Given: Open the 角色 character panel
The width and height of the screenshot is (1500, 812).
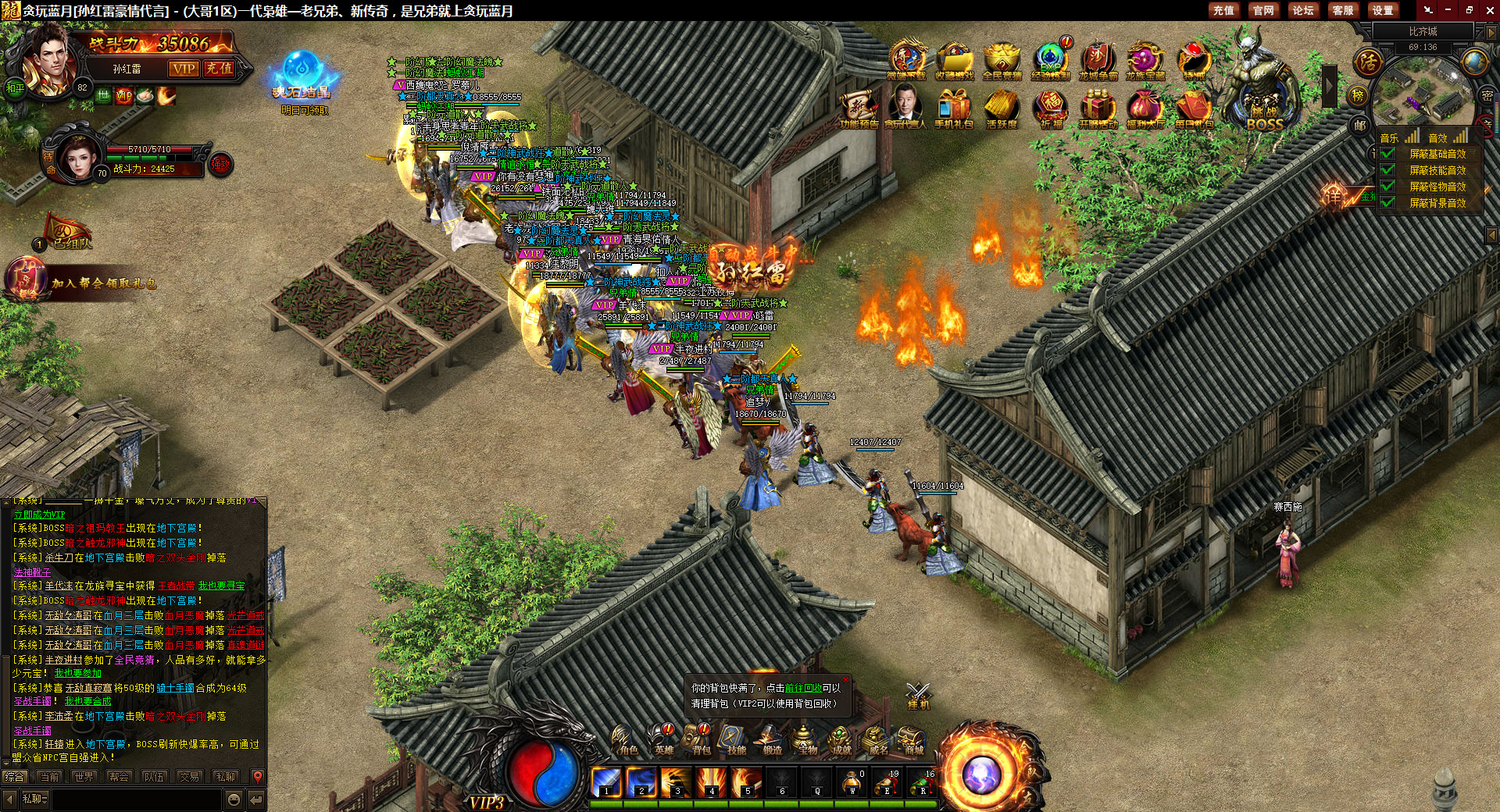Looking at the screenshot, I should [627, 739].
